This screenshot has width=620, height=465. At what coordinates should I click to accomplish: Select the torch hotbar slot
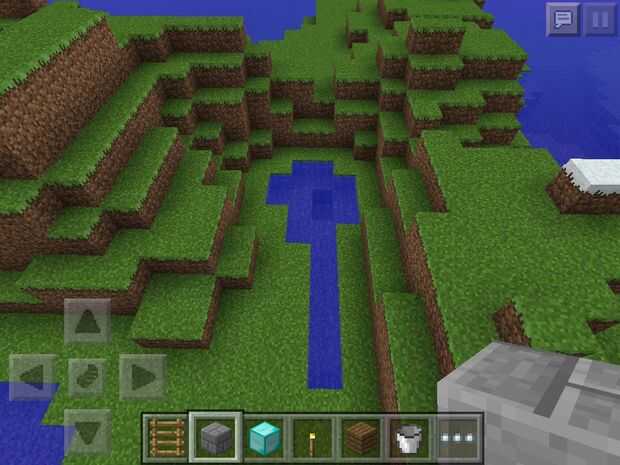pos(313,437)
